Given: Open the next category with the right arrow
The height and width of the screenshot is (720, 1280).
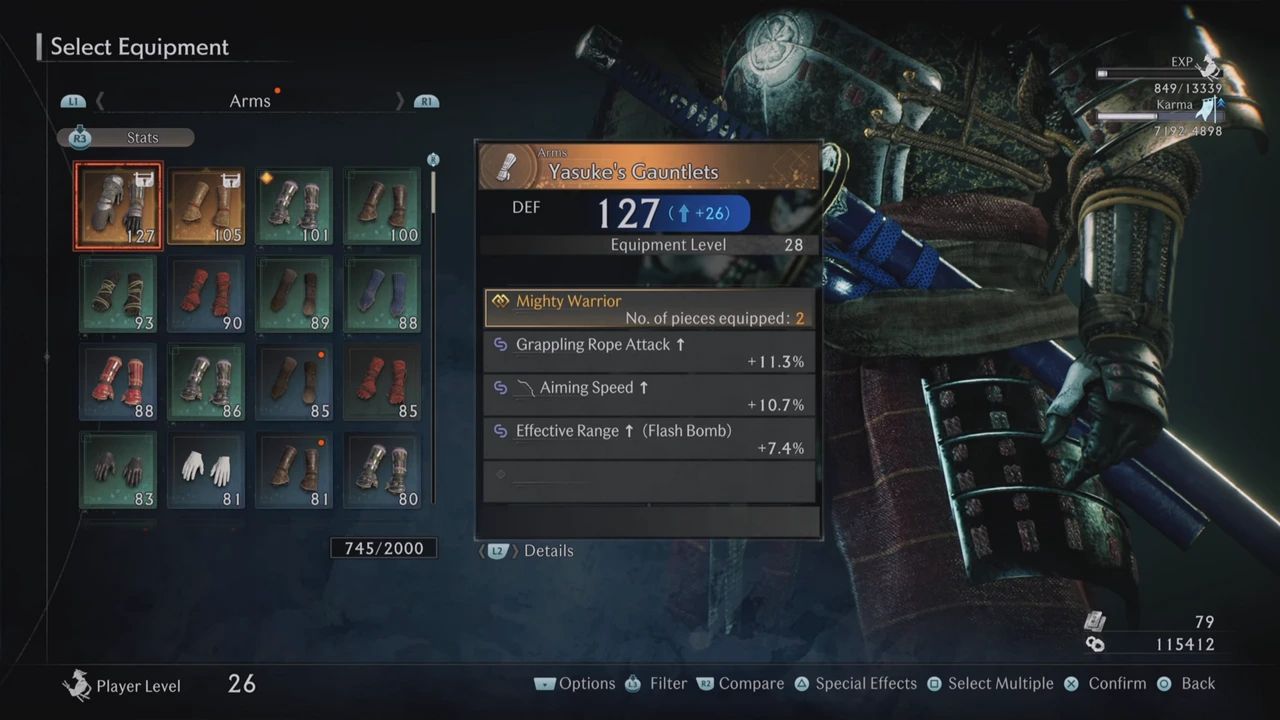Looking at the screenshot, I should 400,100.
